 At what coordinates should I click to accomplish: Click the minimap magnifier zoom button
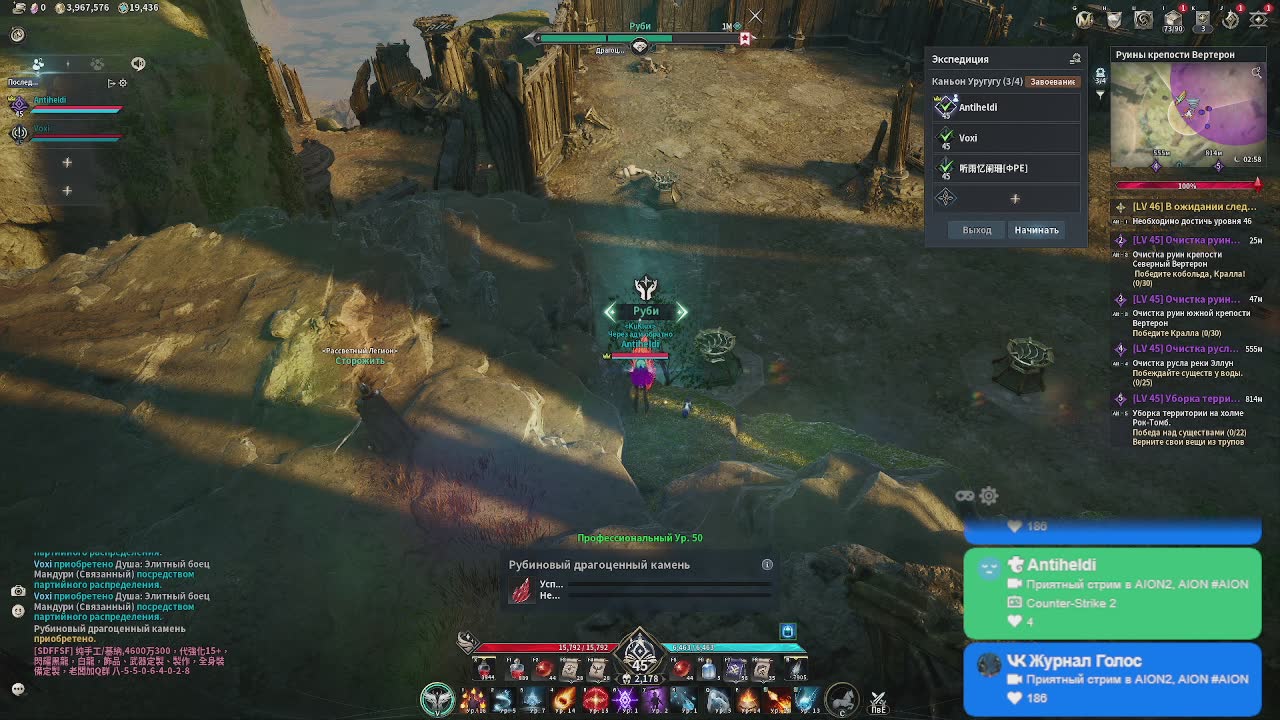1257,72
